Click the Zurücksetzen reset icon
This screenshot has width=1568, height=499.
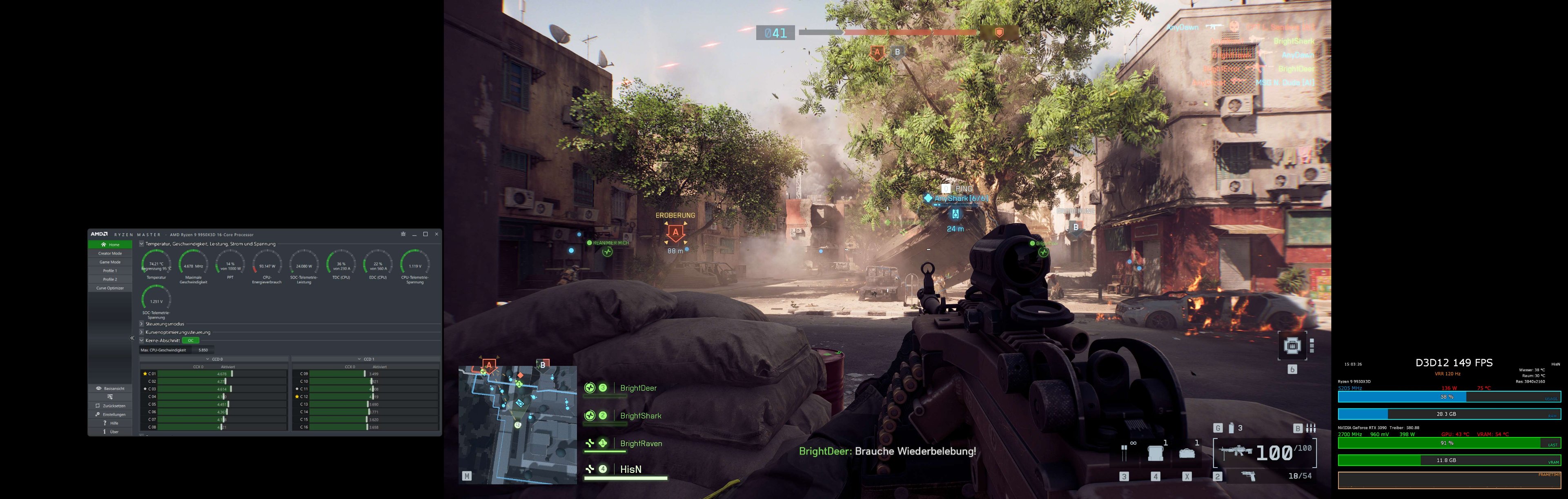coord(98,405)
